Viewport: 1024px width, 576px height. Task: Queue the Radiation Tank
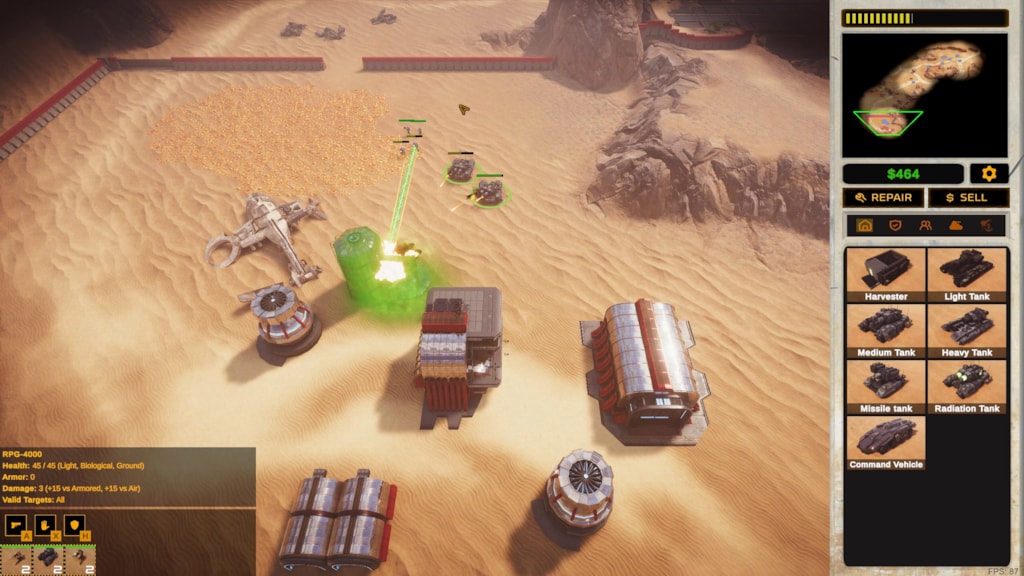[967, 386]
